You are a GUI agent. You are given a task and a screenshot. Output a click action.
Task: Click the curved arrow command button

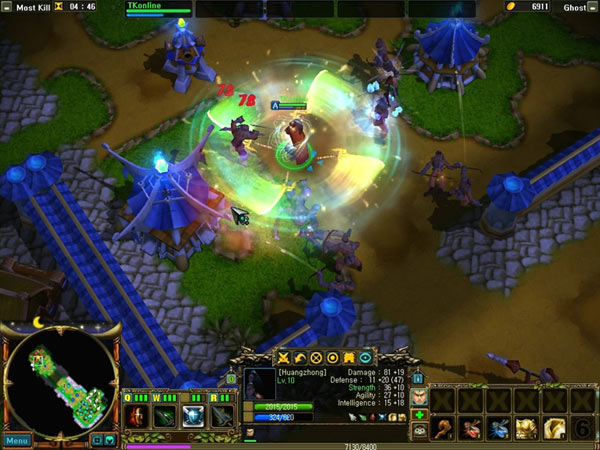pos(299,357)
